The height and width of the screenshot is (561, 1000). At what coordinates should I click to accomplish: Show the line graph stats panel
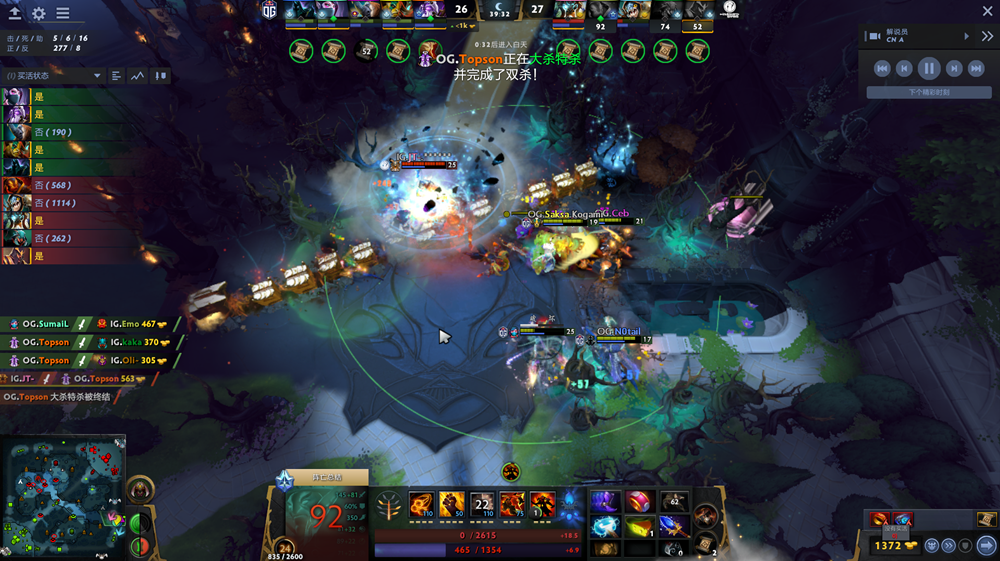pos(138,76)
